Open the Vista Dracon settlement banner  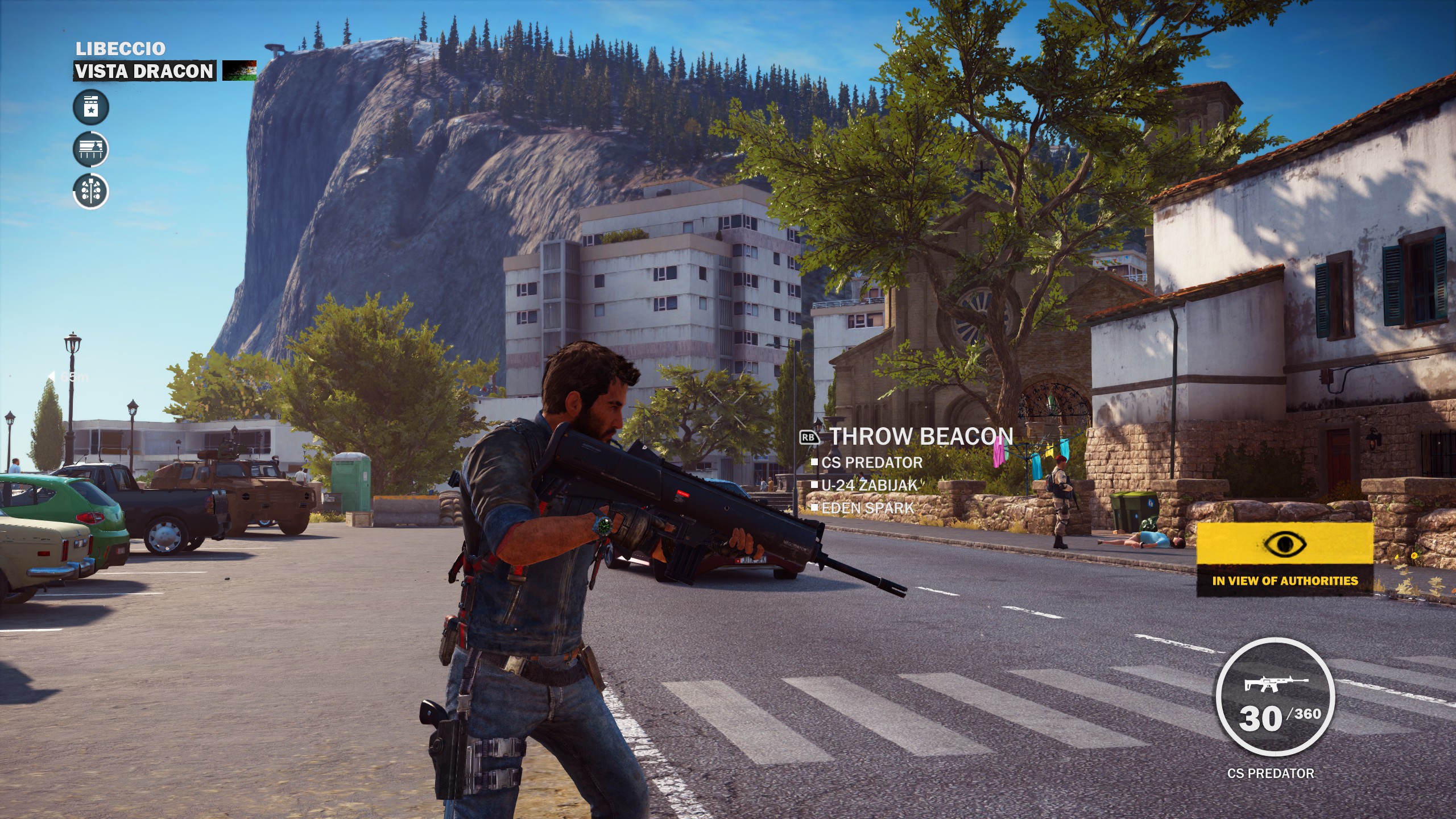click(144, 71)
